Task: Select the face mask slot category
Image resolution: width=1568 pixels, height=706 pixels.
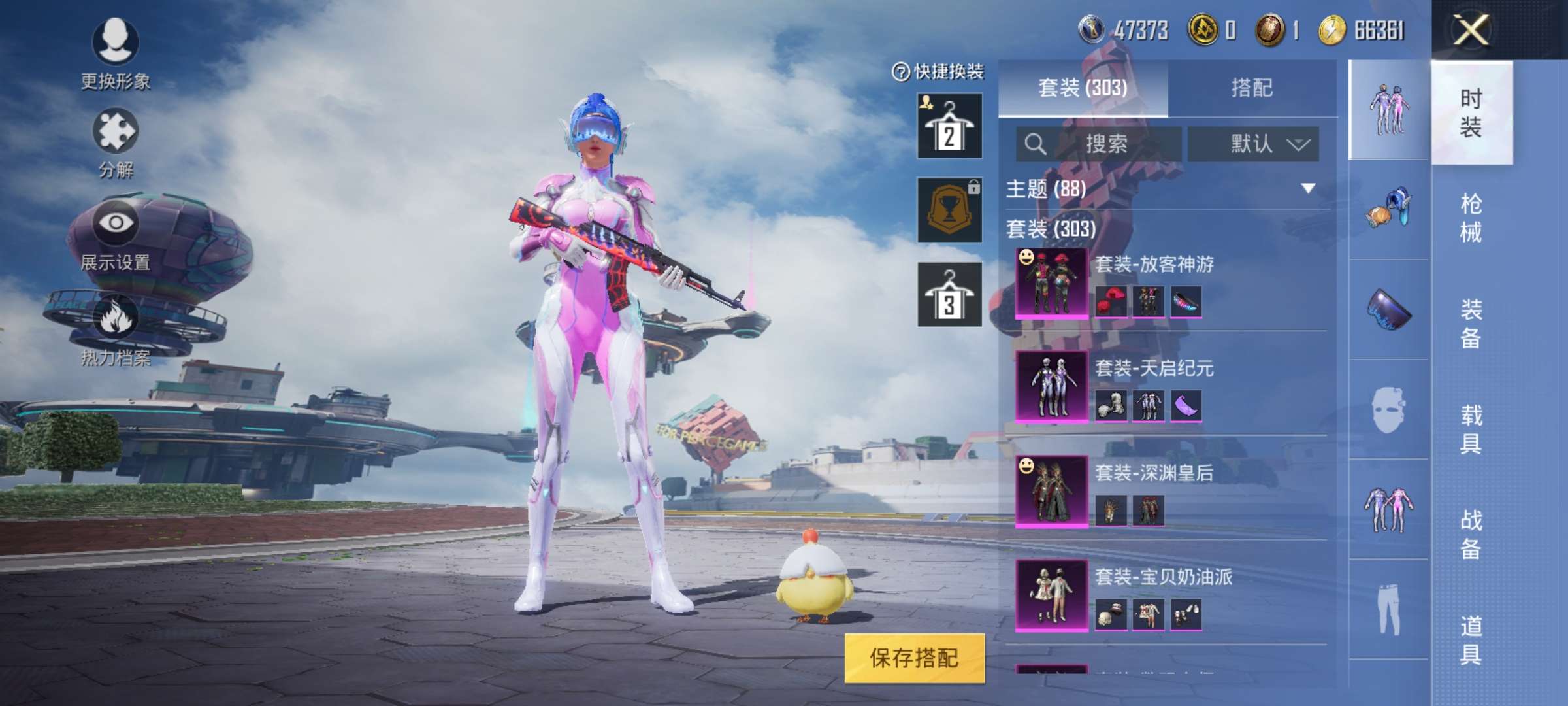Action: point(1388,410)
